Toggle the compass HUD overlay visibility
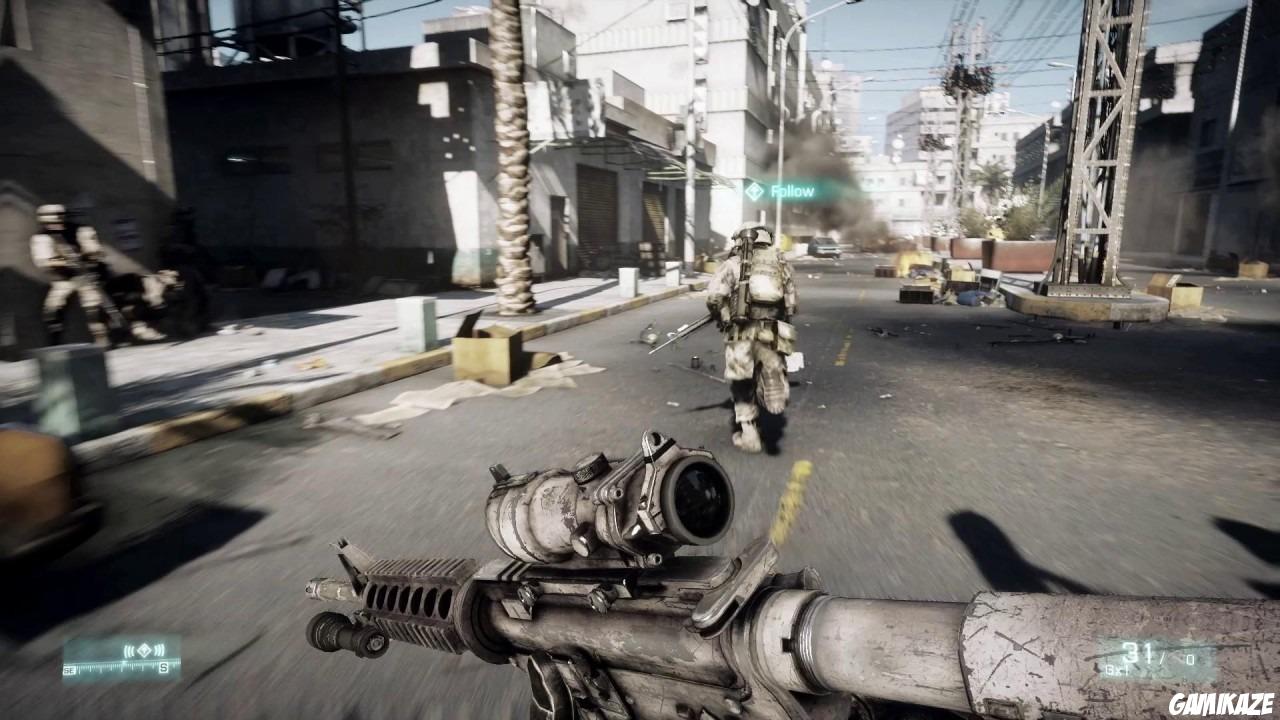Viewport: 1280px width, 720px height. tap(120, 660)
